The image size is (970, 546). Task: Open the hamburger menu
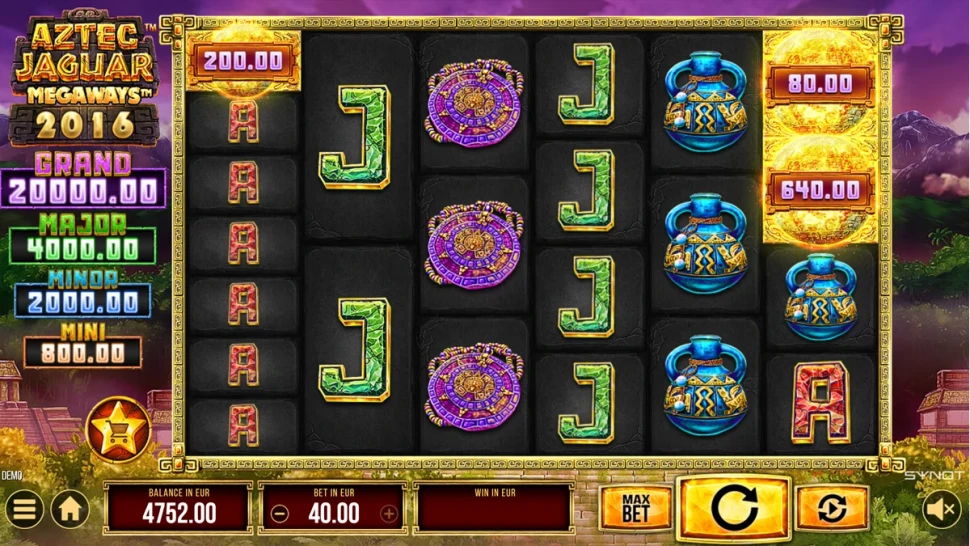coord(24,510)
